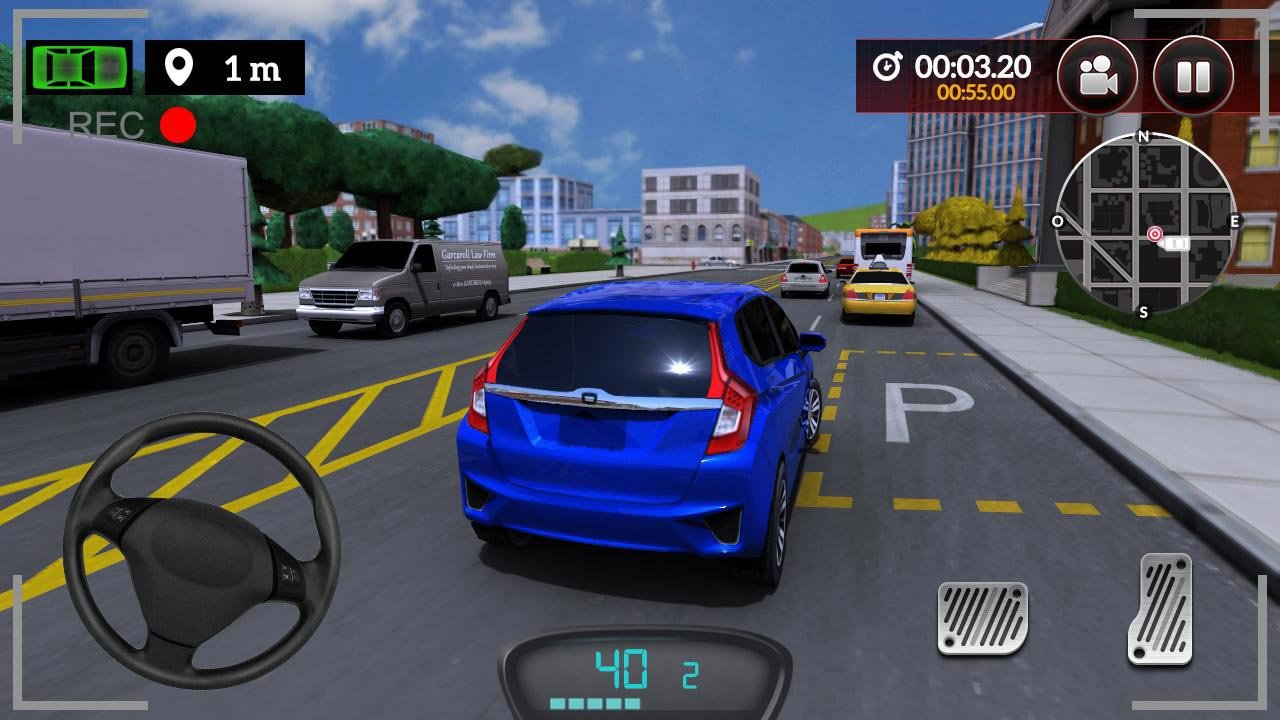Tap the brake pedal
Screen dimensions: 1280x720
[x=982, y=618]
